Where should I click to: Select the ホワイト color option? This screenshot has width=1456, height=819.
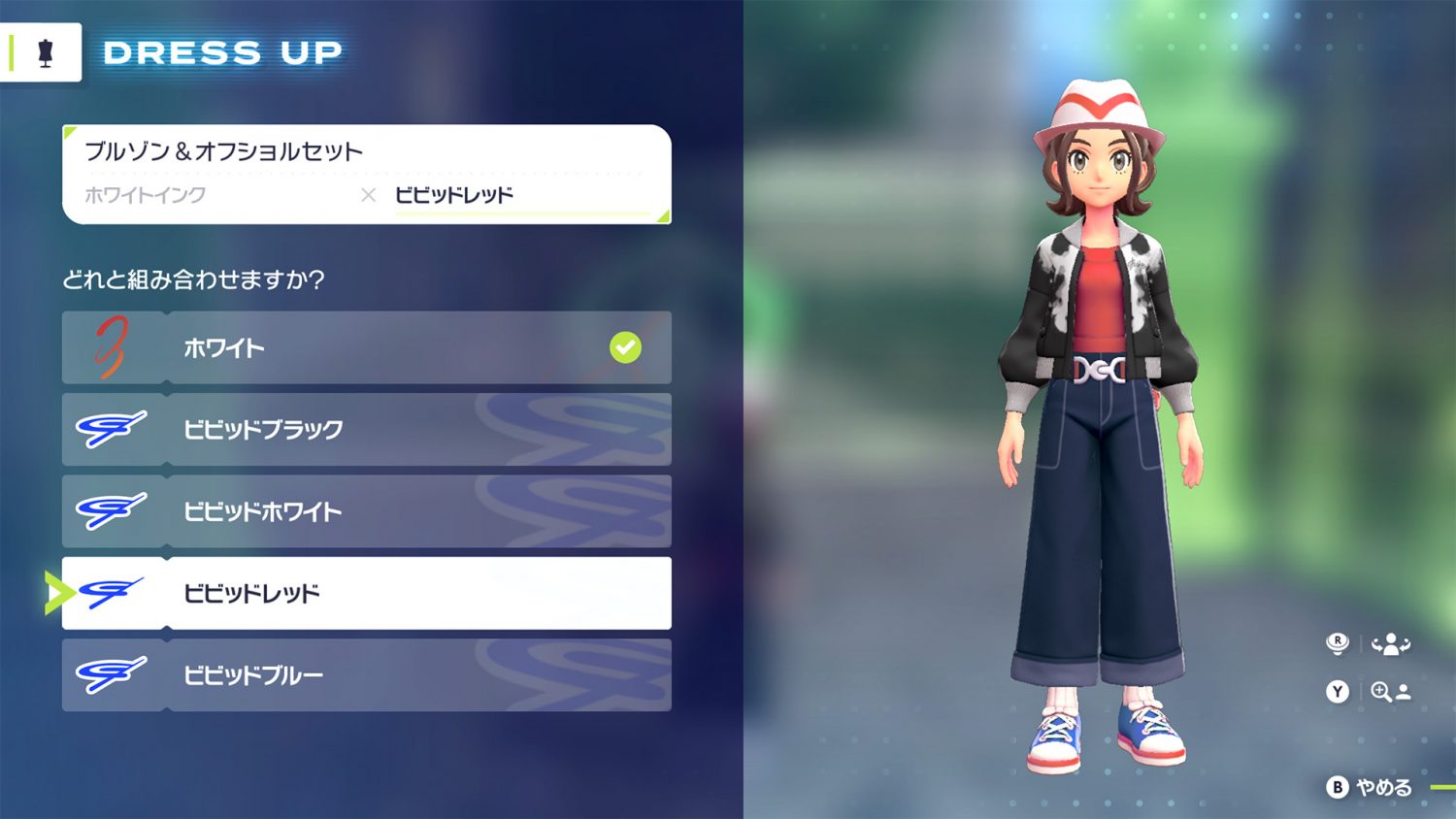coord(366,347)
